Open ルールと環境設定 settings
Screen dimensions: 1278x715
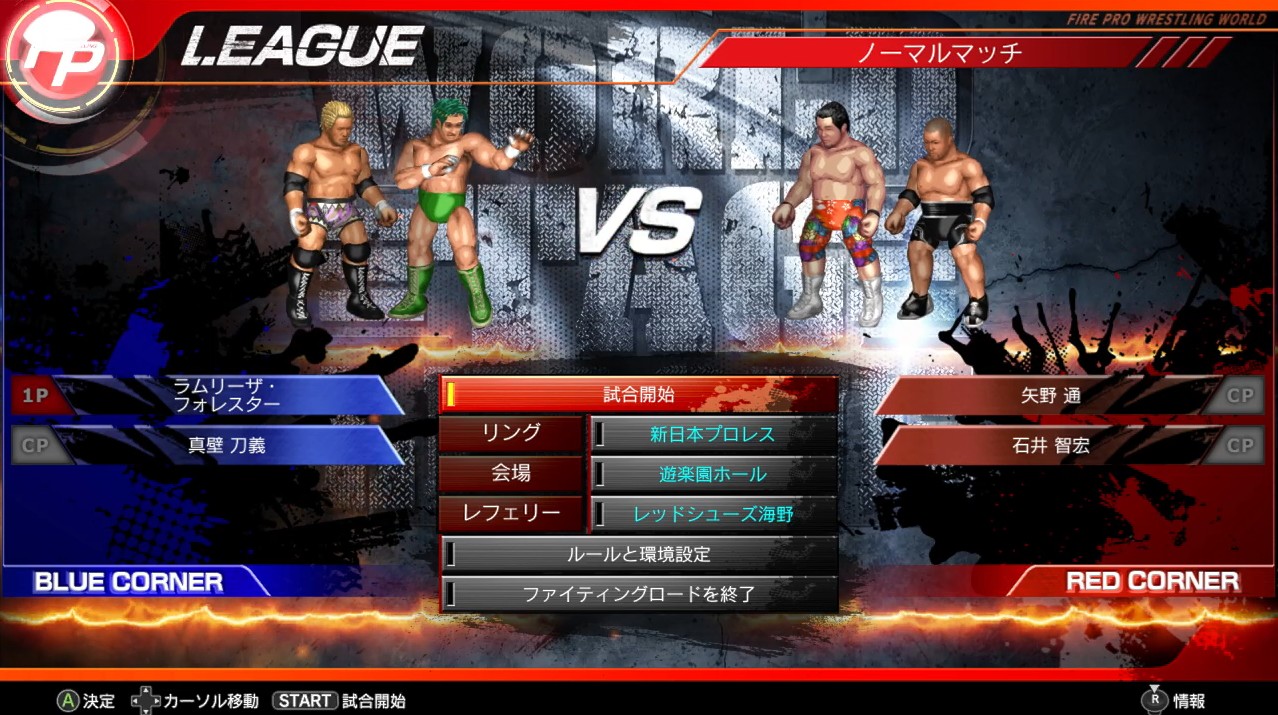tap(638, 553)
